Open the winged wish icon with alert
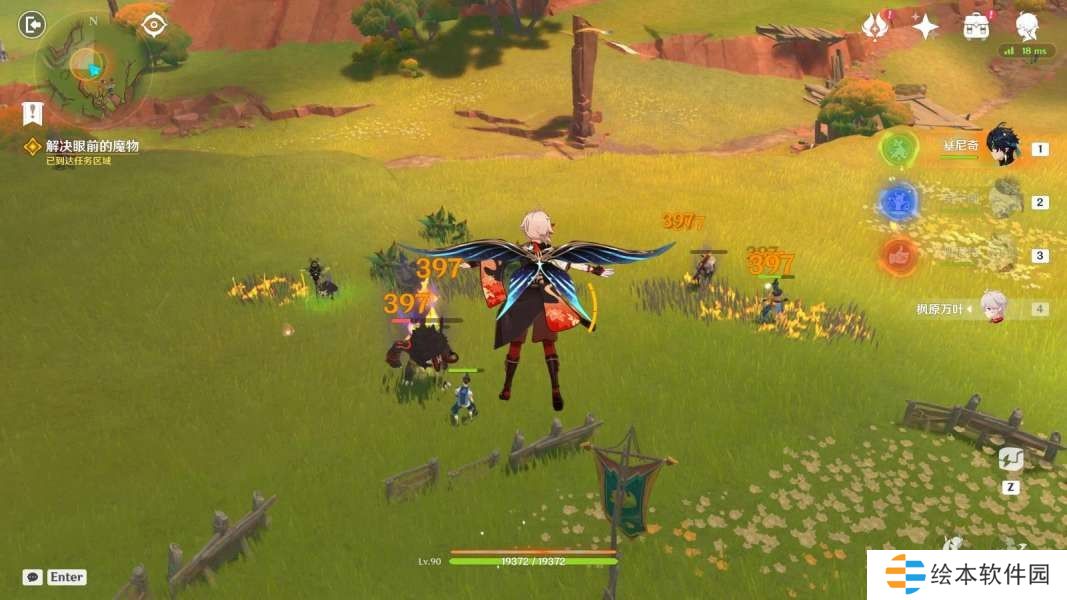 tap(876, 26)
